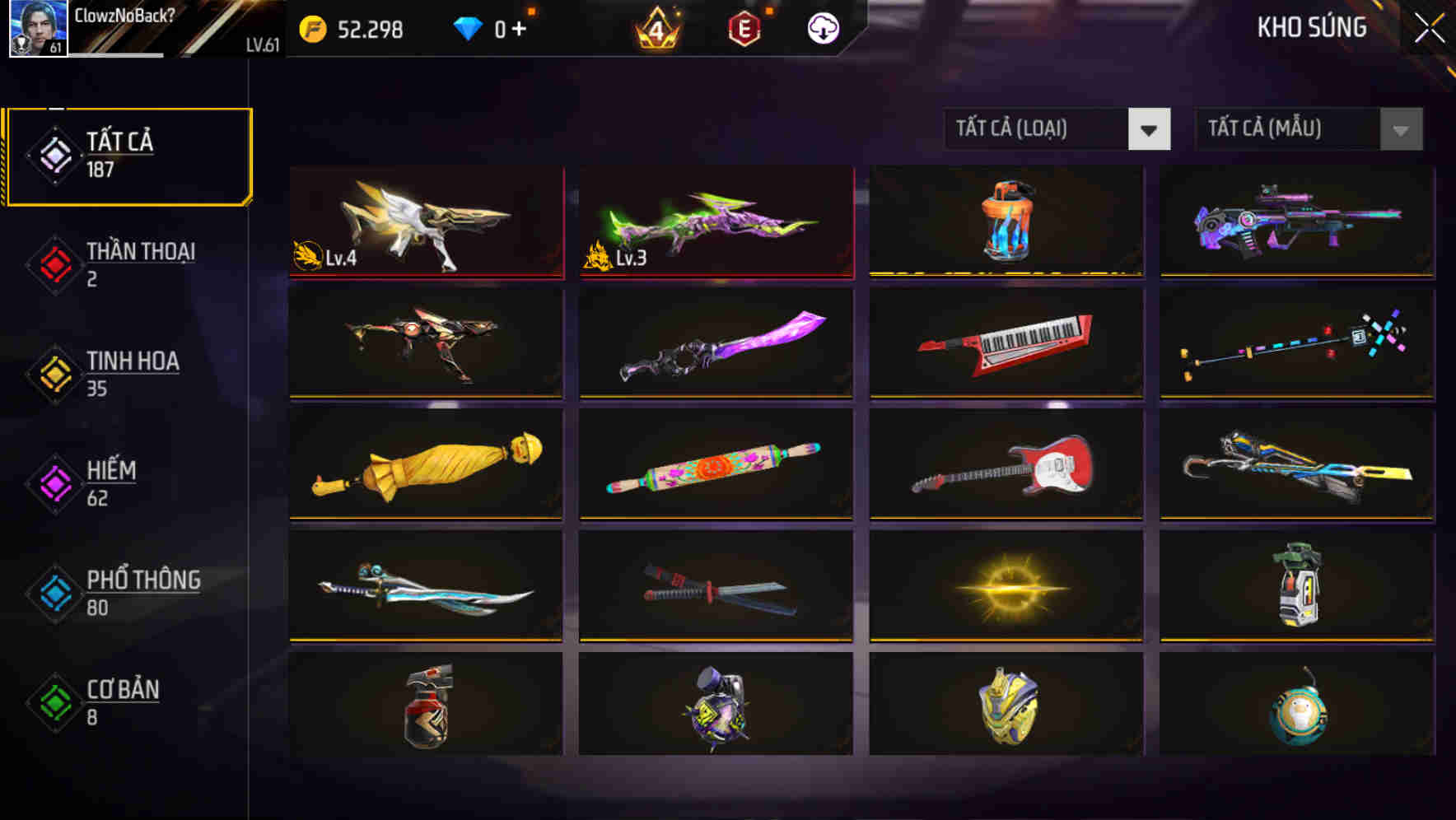Select the Lv.4 golden dragon weapon skin
Image resolution: width=1456 pixels, height=820 pixels.
425,222
